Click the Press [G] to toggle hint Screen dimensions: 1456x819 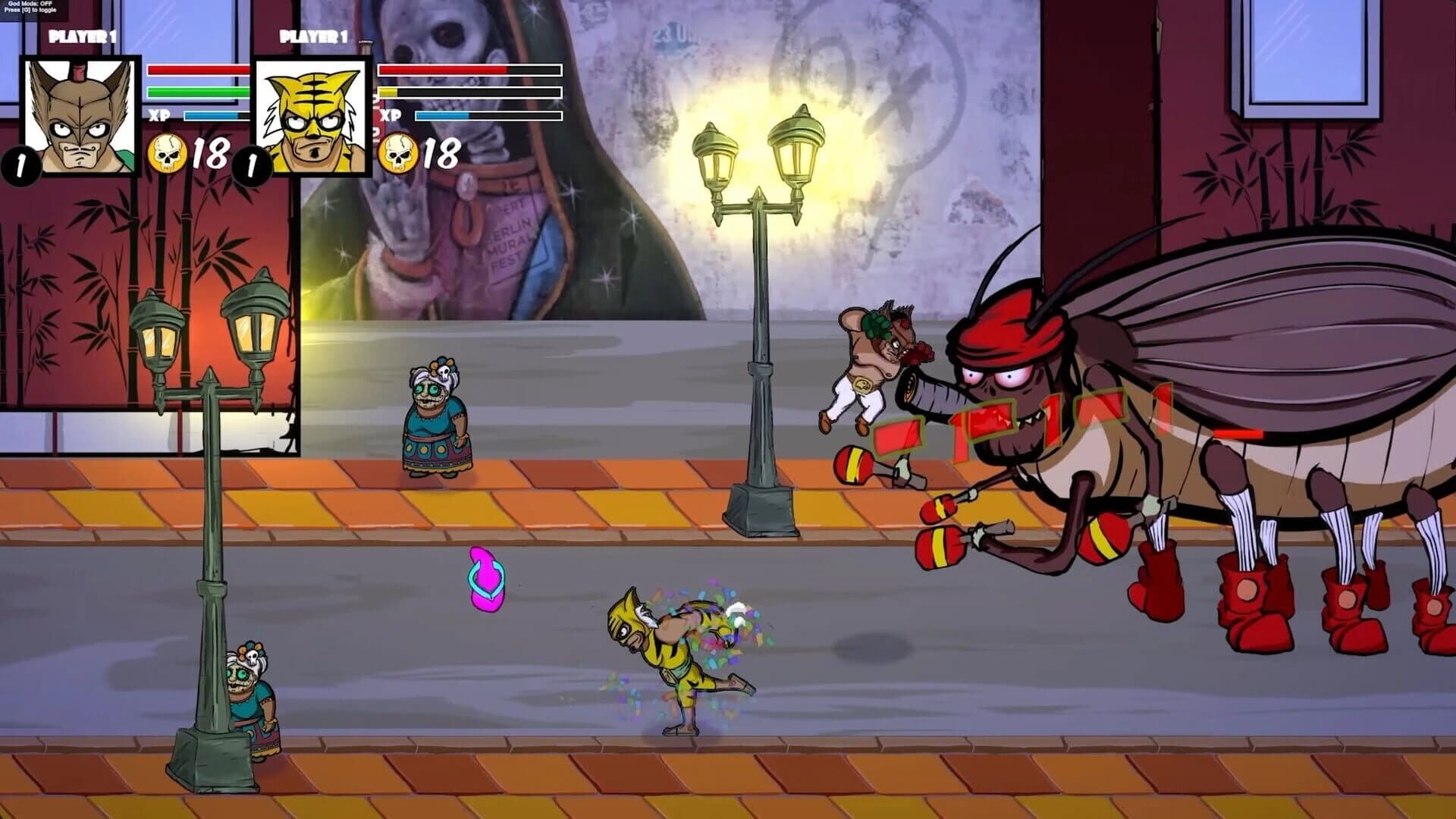pos(30,11)
